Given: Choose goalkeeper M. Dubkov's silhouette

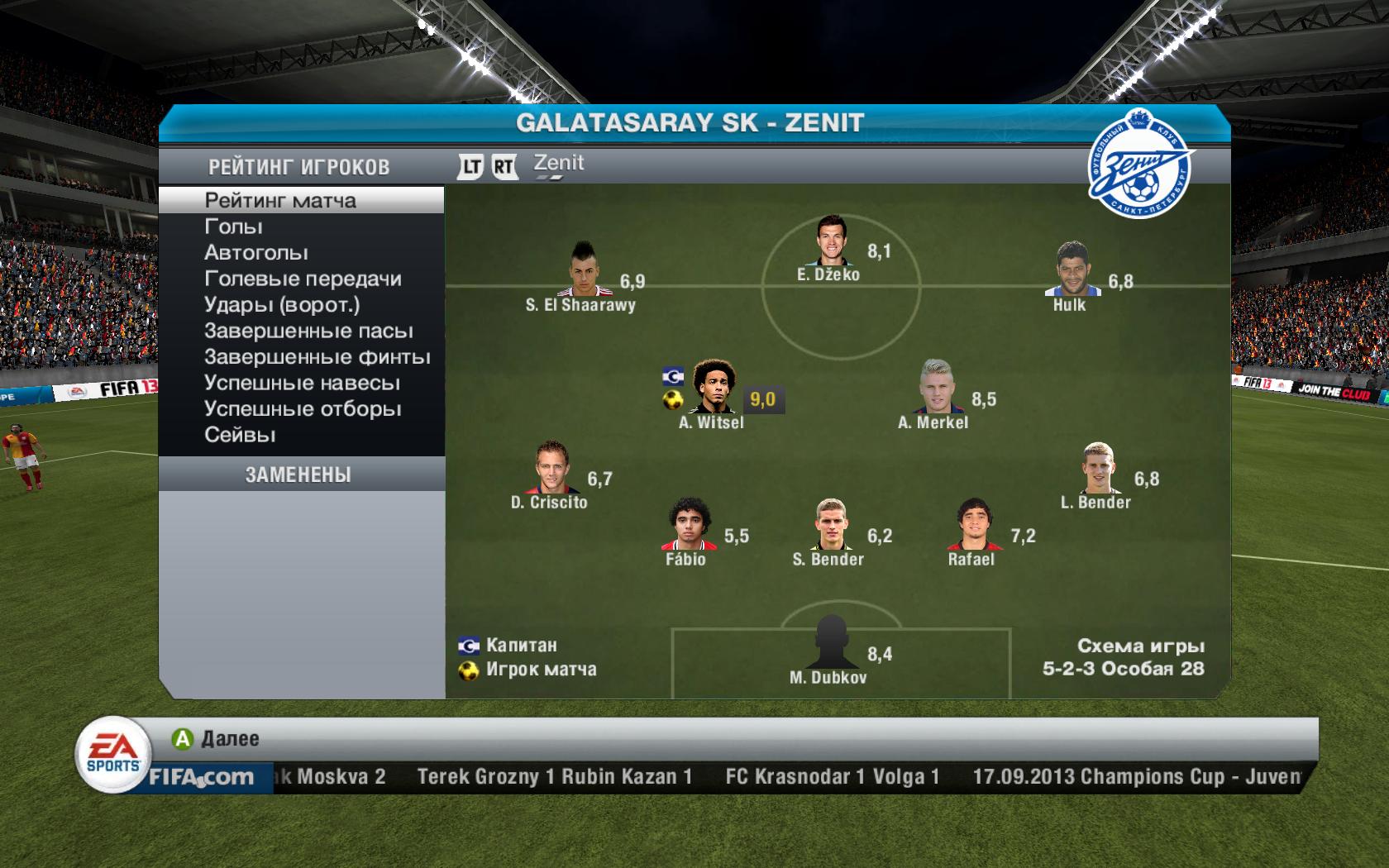Looking at the screenshot, I should click(x=829, y=642).
